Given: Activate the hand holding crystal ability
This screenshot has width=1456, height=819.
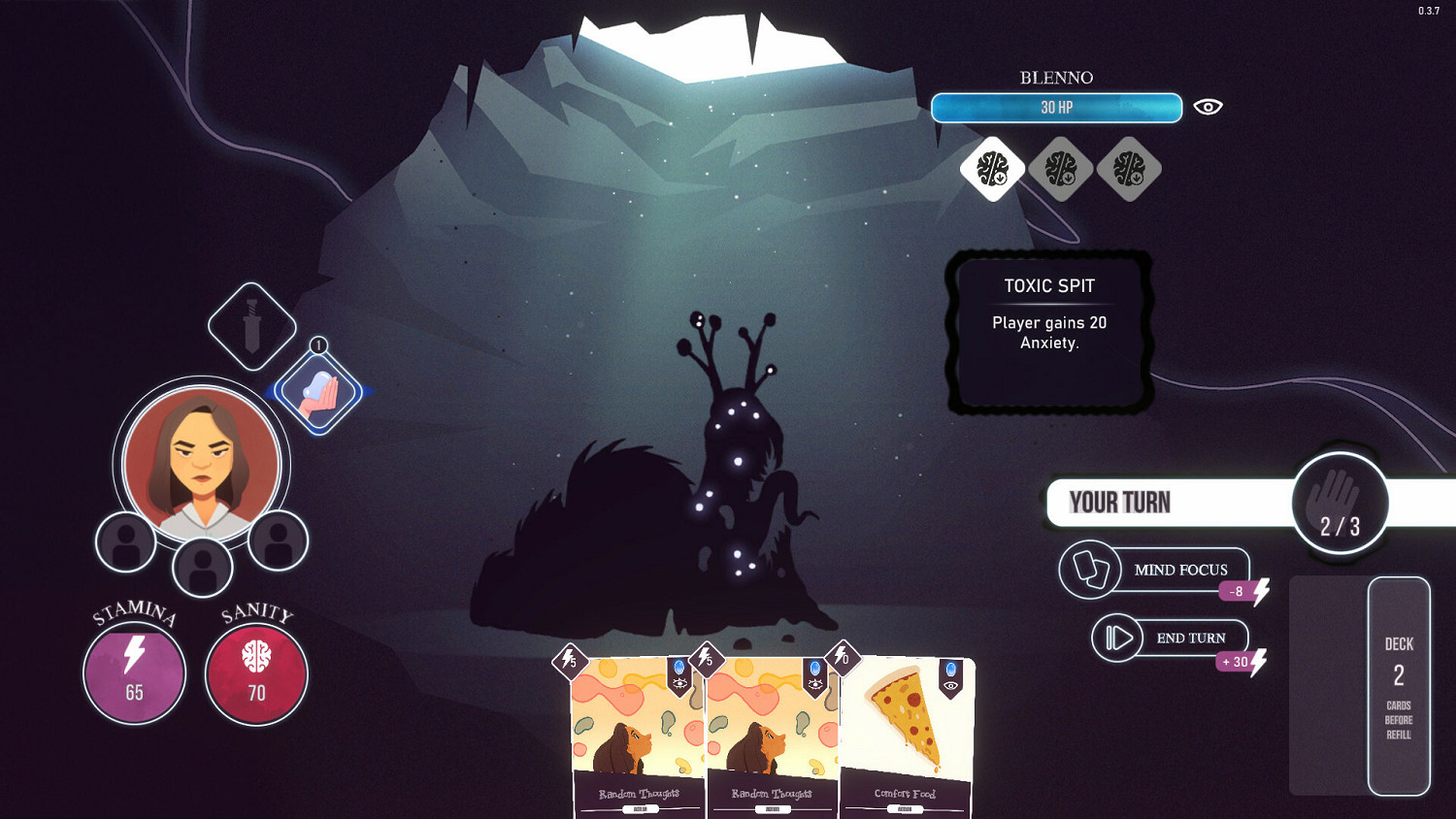Looking at the screenshot, I should click(x=318, y=392).
